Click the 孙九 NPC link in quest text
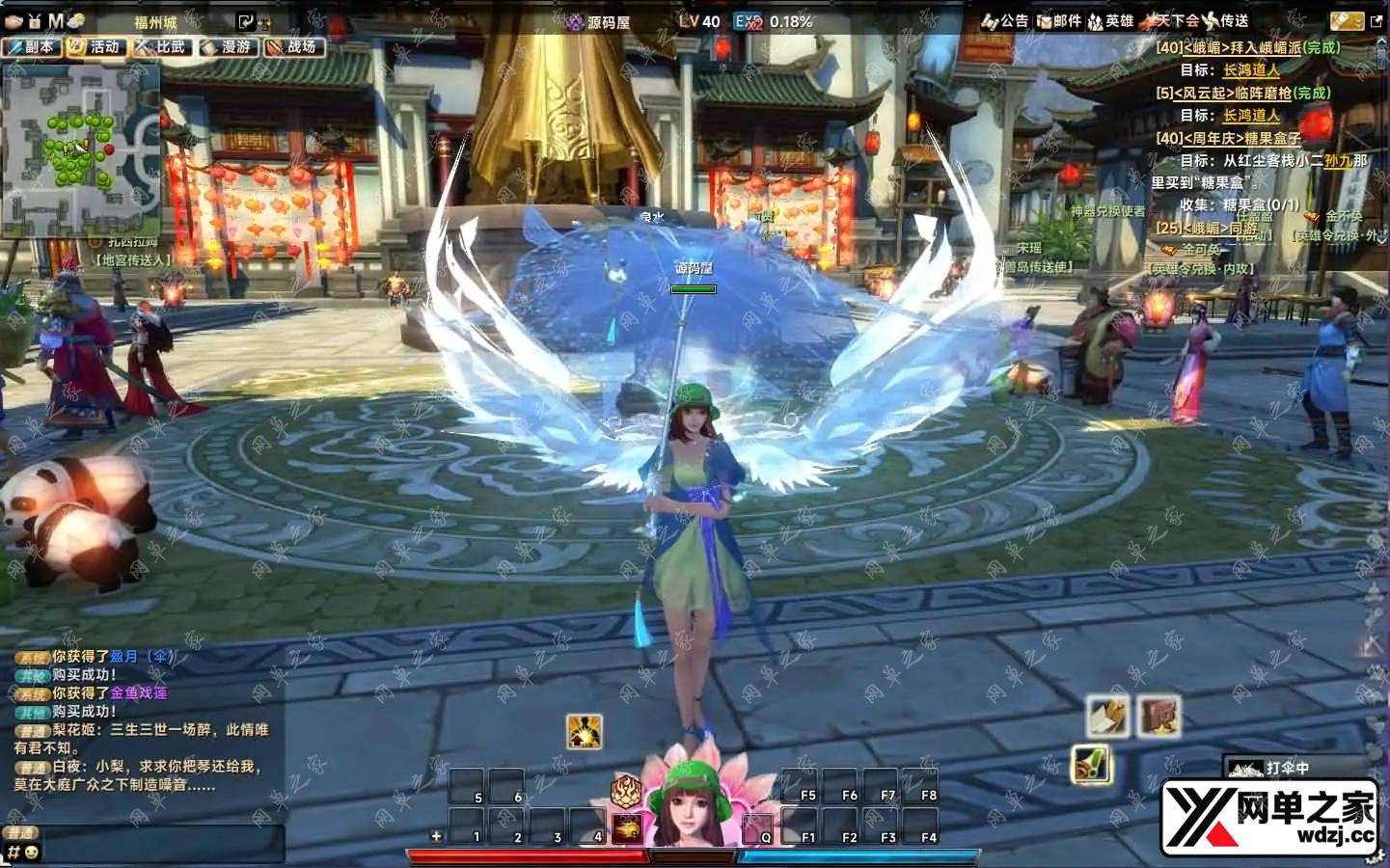The image size is (1390, 868). click(1337, 161)
